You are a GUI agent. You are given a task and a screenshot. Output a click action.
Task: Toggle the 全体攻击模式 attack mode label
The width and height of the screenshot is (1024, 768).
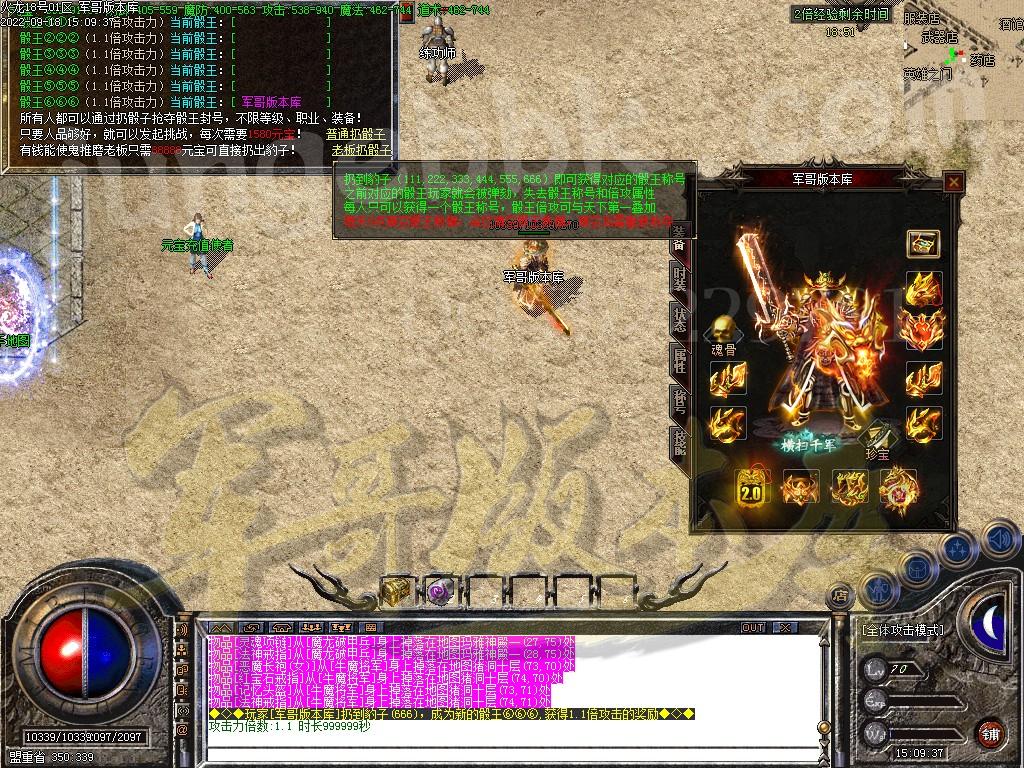[902, 630]
